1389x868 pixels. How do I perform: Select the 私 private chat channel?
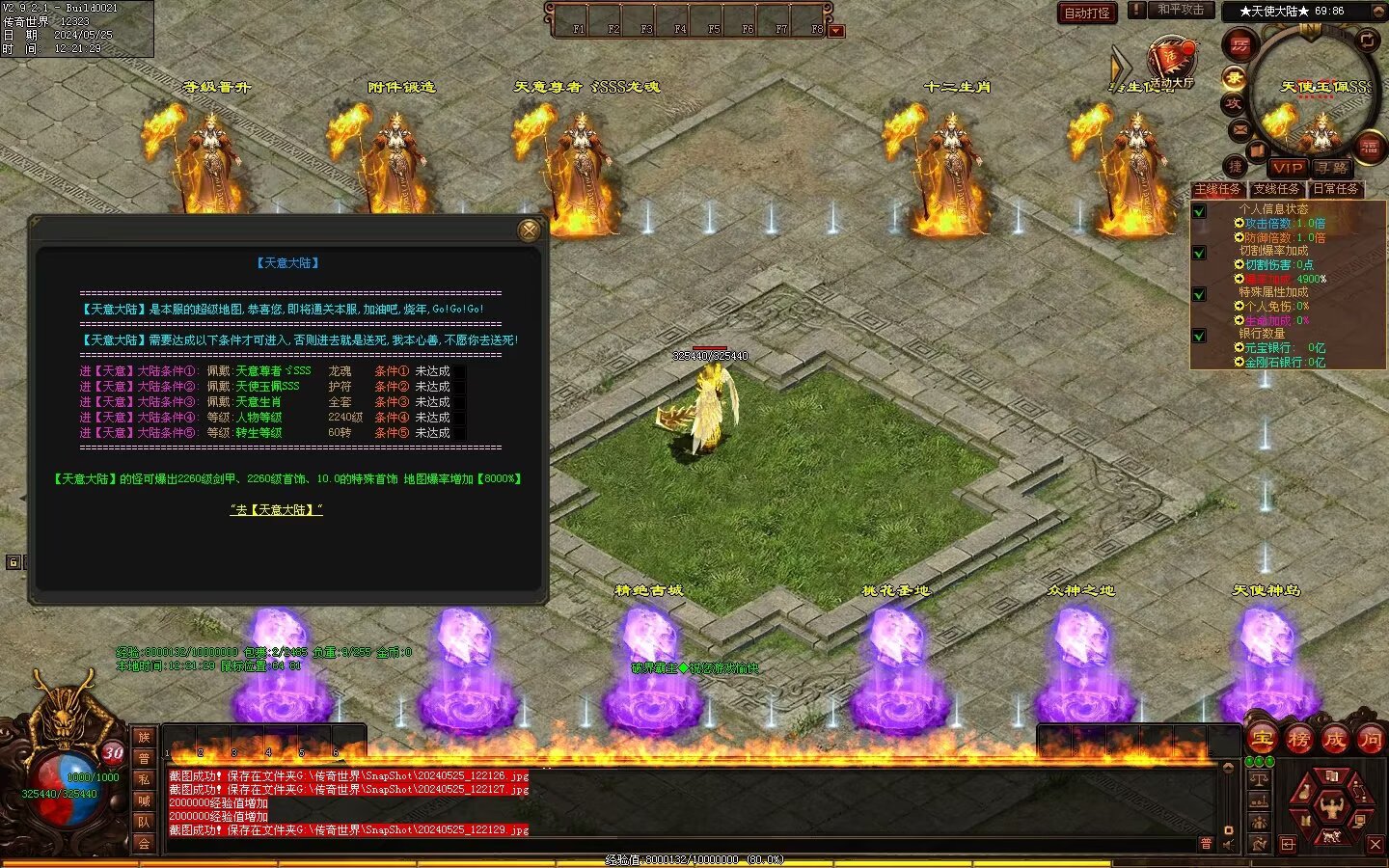[144, 779]
